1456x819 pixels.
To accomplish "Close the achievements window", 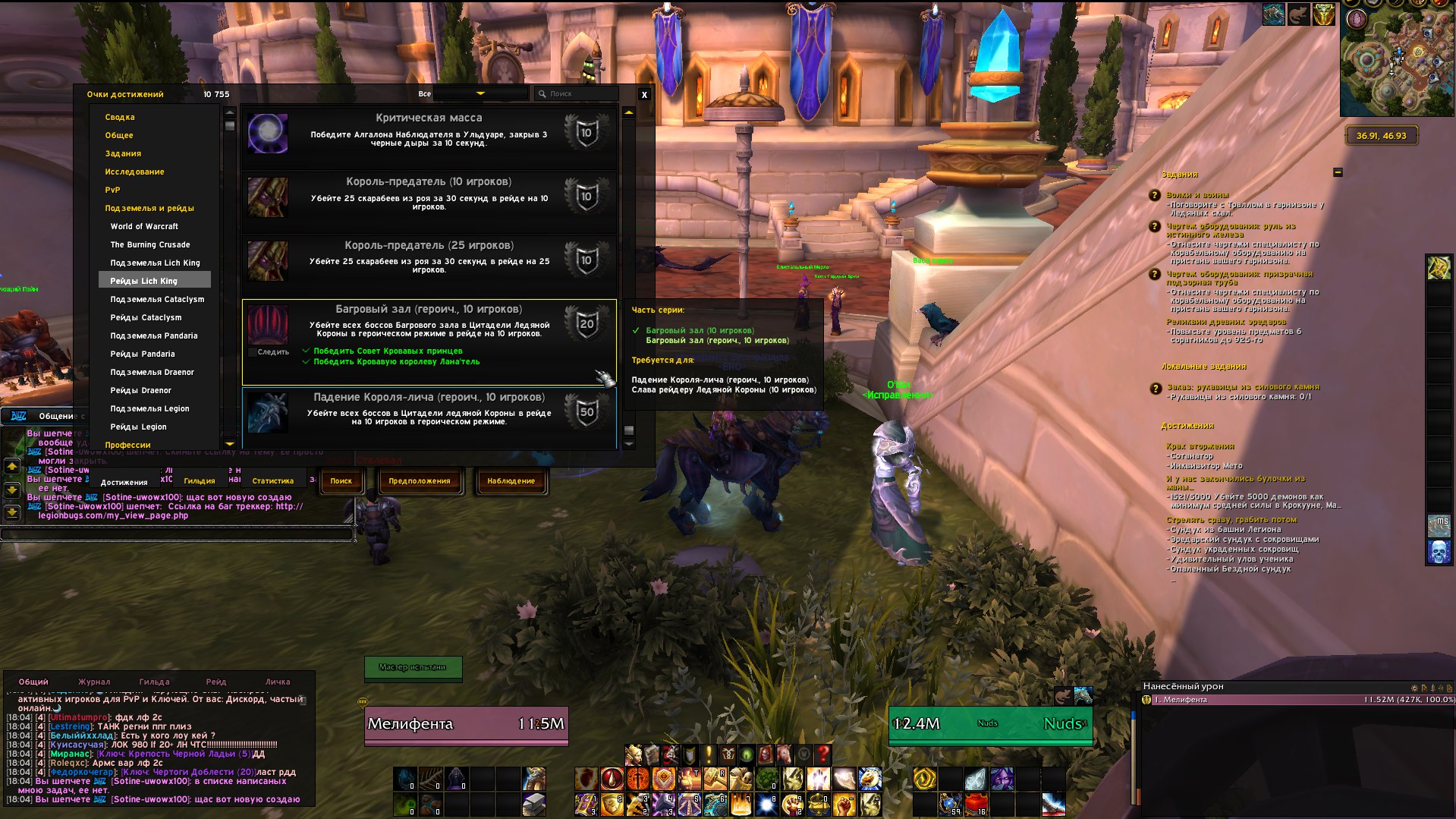I will pyautogui.click(x=644, y=95).
